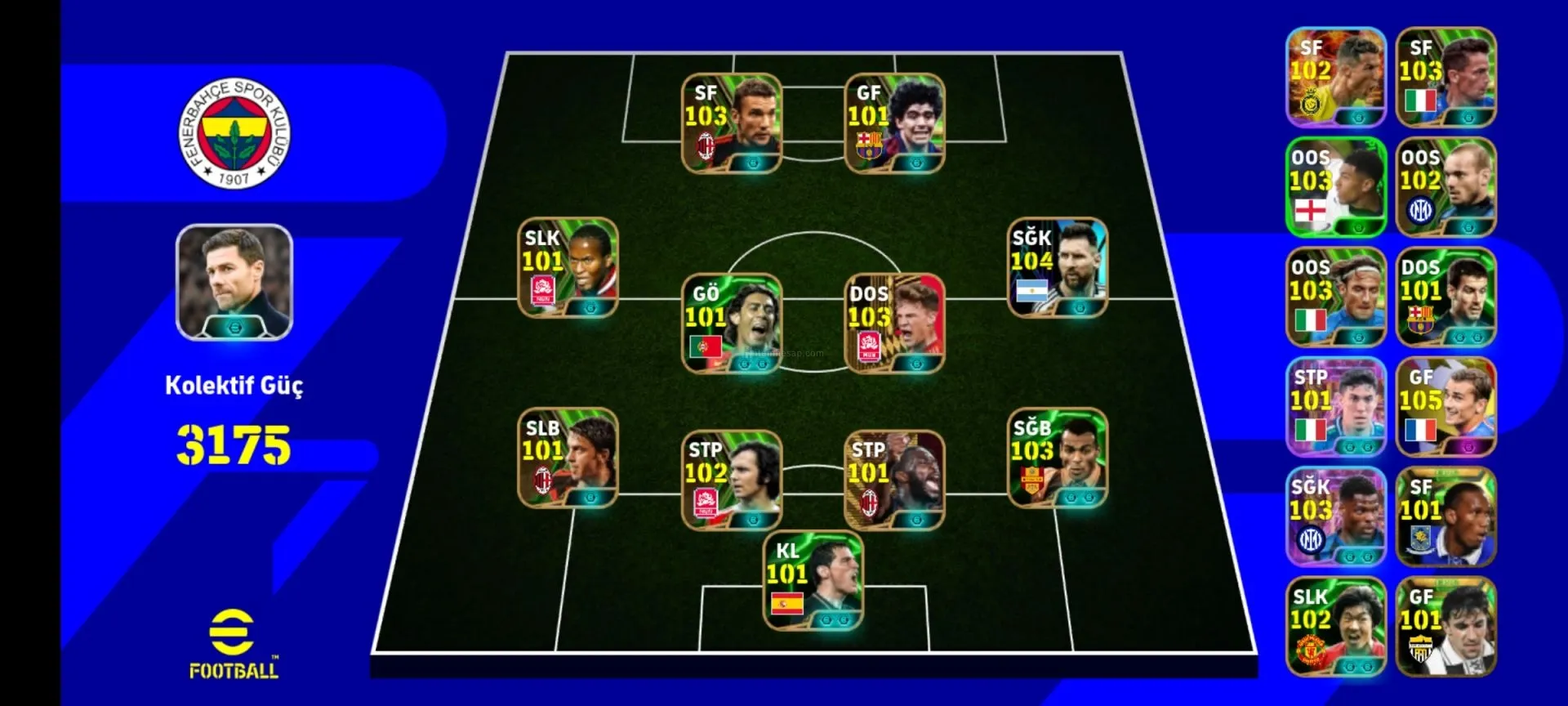Click the Fenerbahçe club crest
1568x706 pixels.
(234, 133)
